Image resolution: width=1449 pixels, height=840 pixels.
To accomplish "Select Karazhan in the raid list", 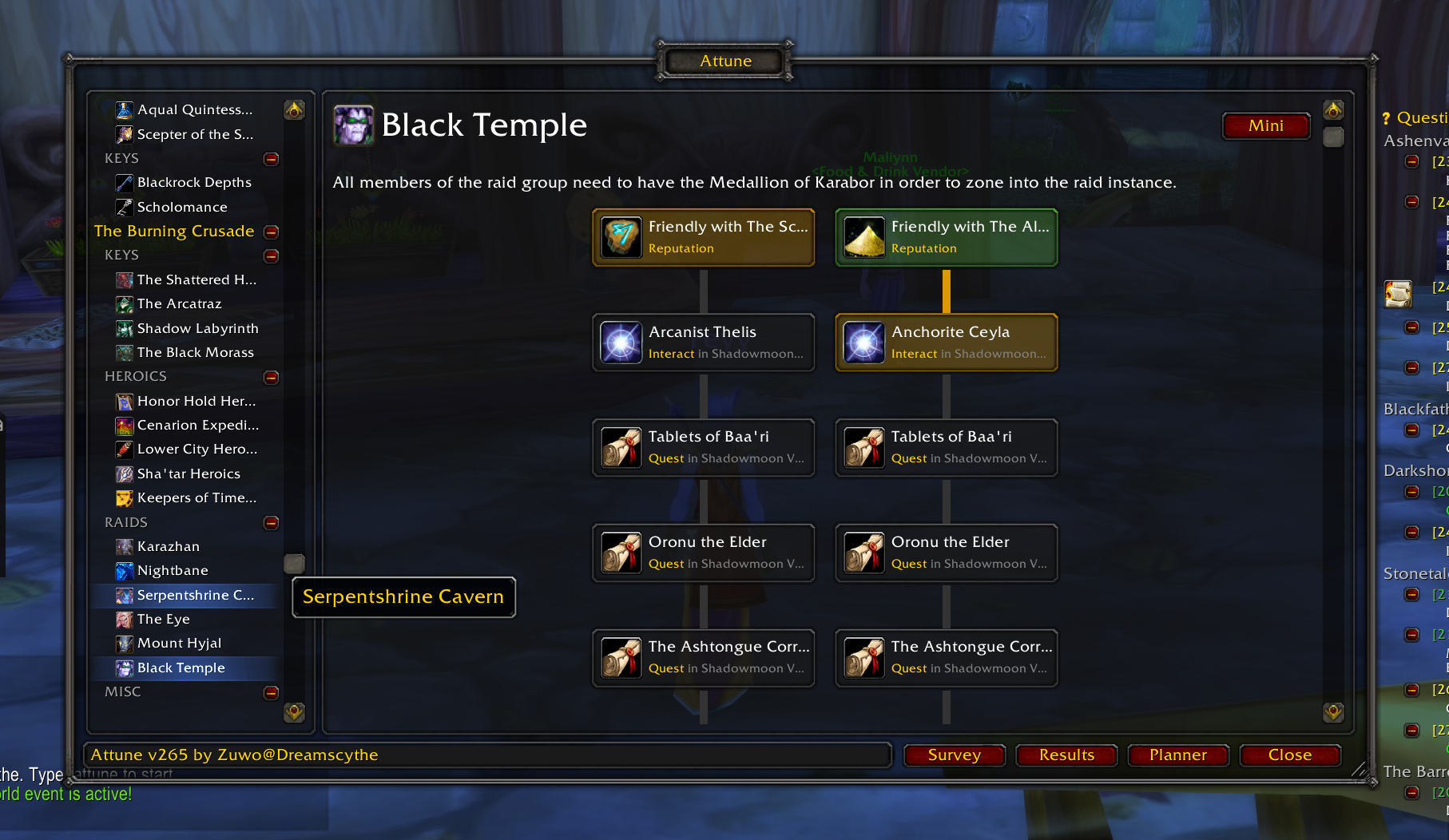I will pyautogui.click(x=169, y=546).
